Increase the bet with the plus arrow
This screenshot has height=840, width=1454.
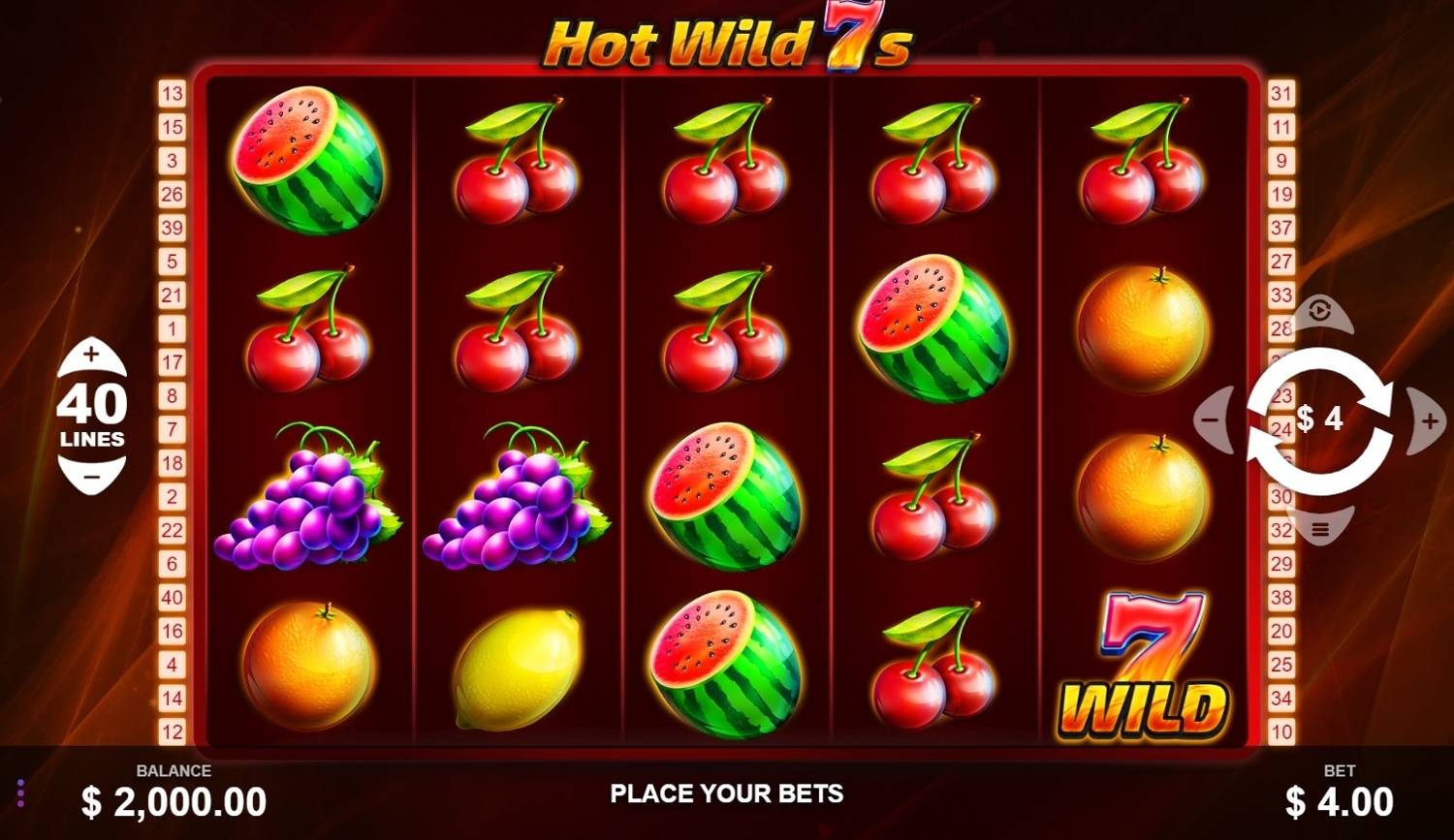1427,419
